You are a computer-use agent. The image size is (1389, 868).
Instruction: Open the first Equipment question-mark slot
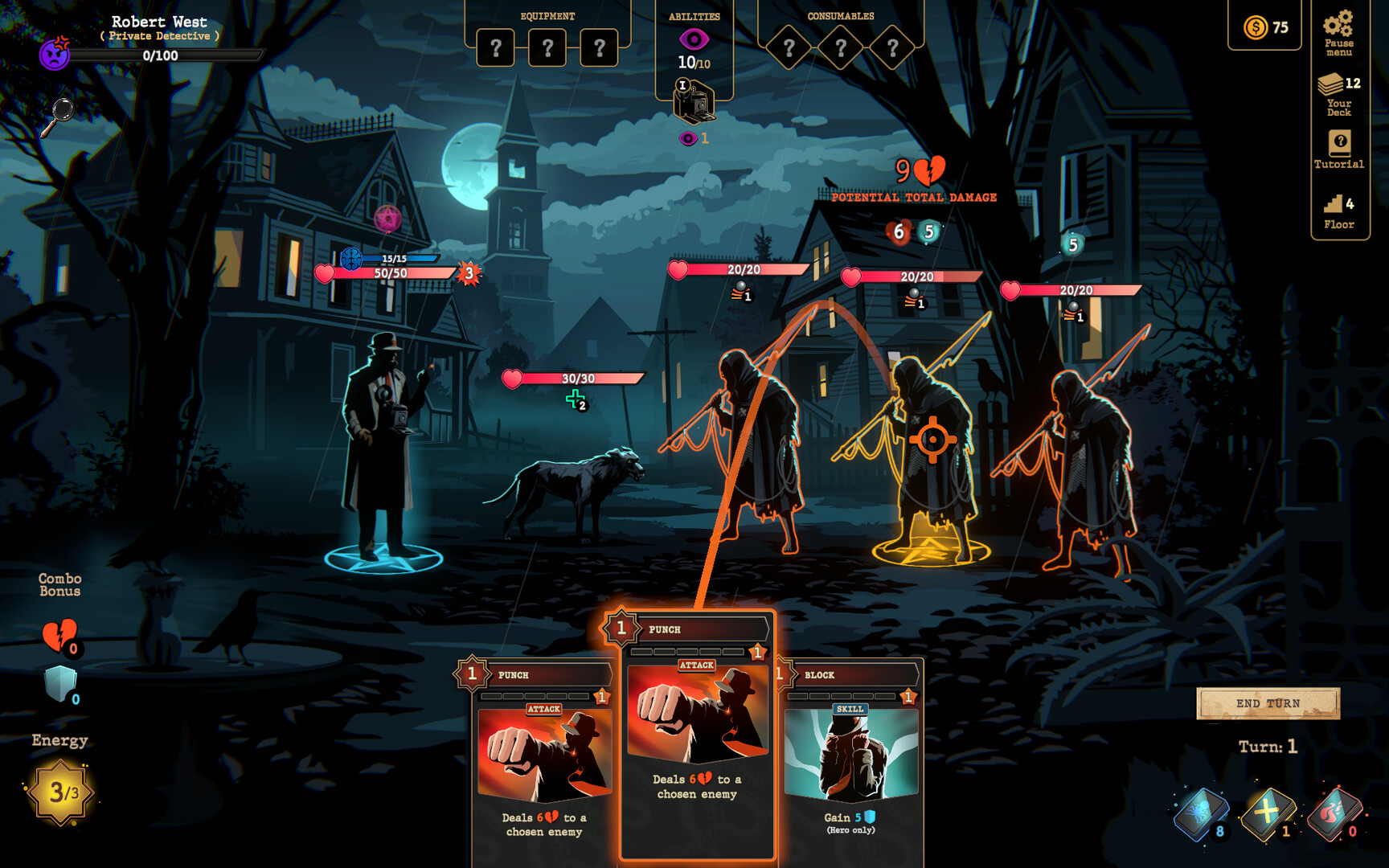point(496,47)
